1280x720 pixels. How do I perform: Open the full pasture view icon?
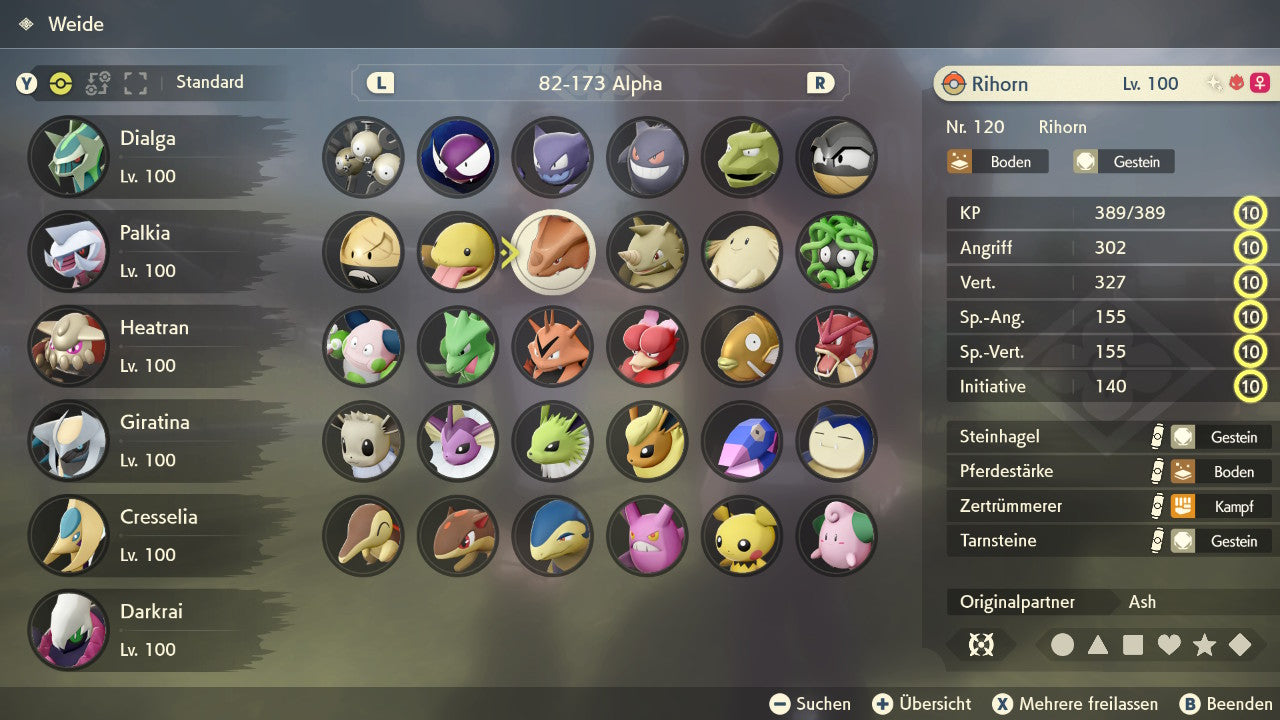pos(135,83)
